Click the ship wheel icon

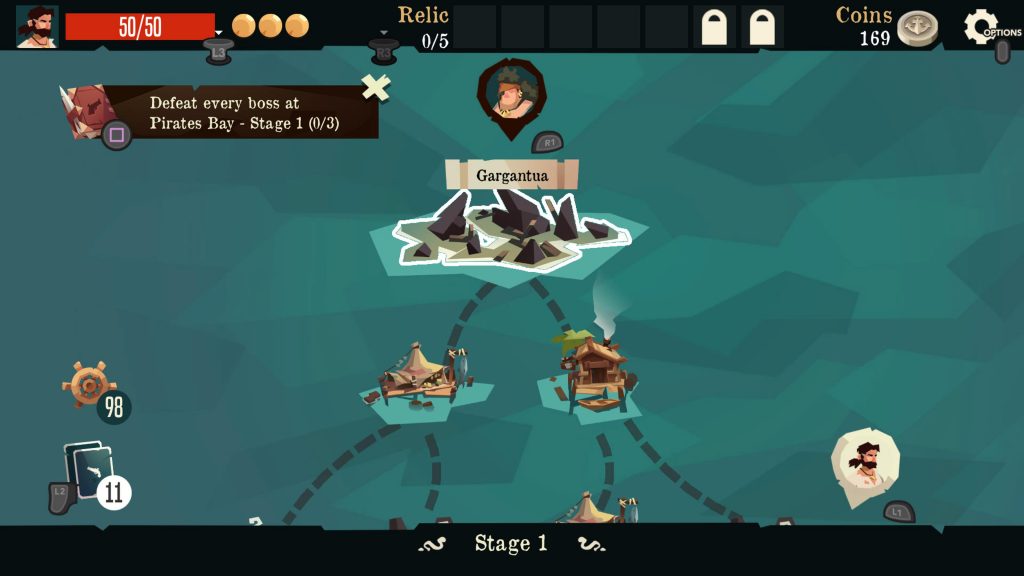(88, 383)
